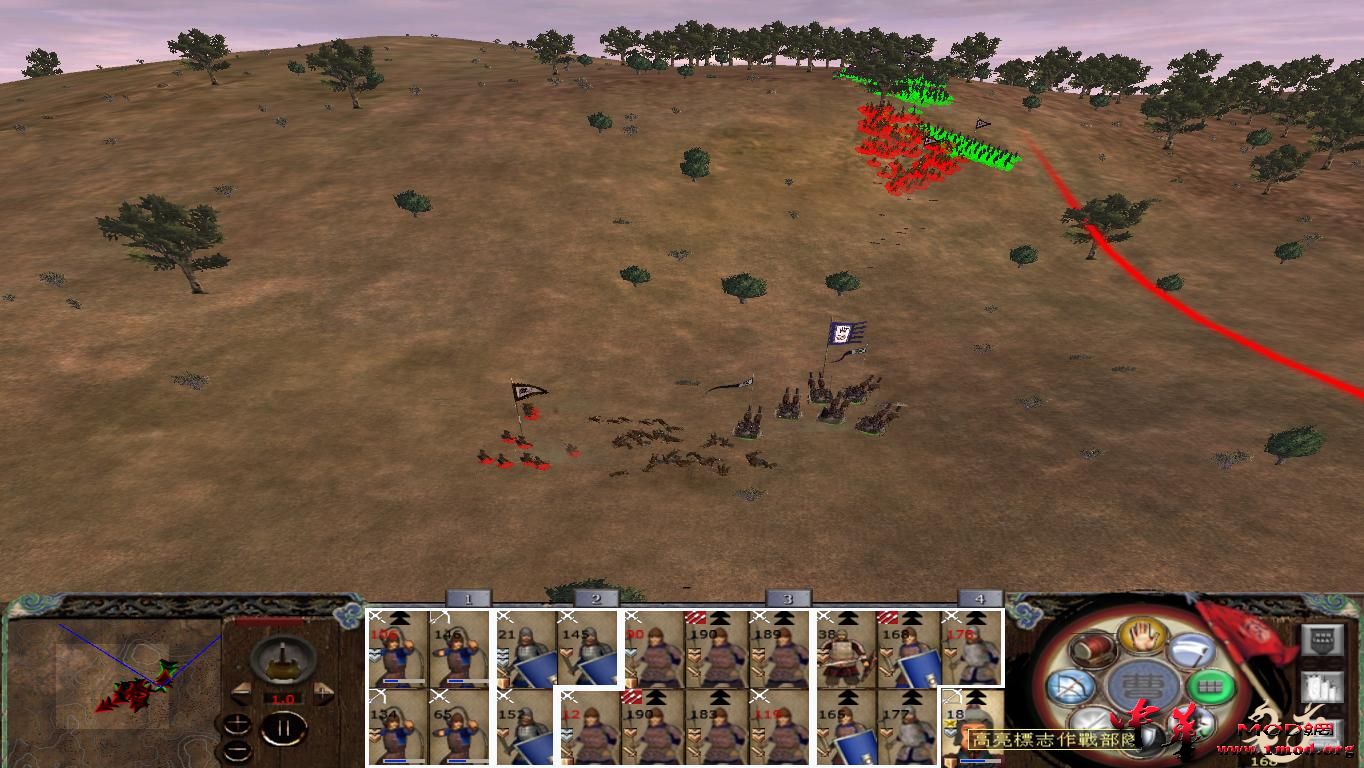This screenshot has height=768, width=1364.
Task: Click the 1.0 battle speed indicator
Action: coord(283,698)
